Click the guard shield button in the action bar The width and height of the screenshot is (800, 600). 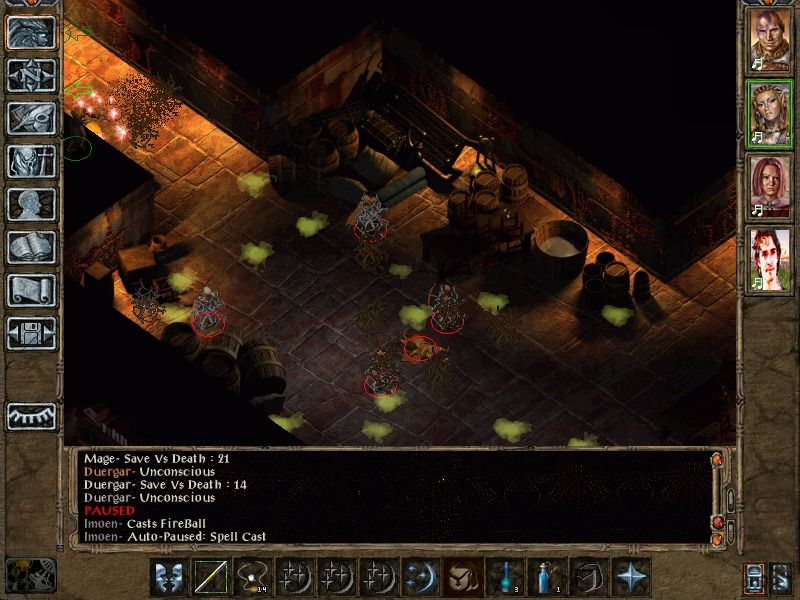click(x=168, y=577)
